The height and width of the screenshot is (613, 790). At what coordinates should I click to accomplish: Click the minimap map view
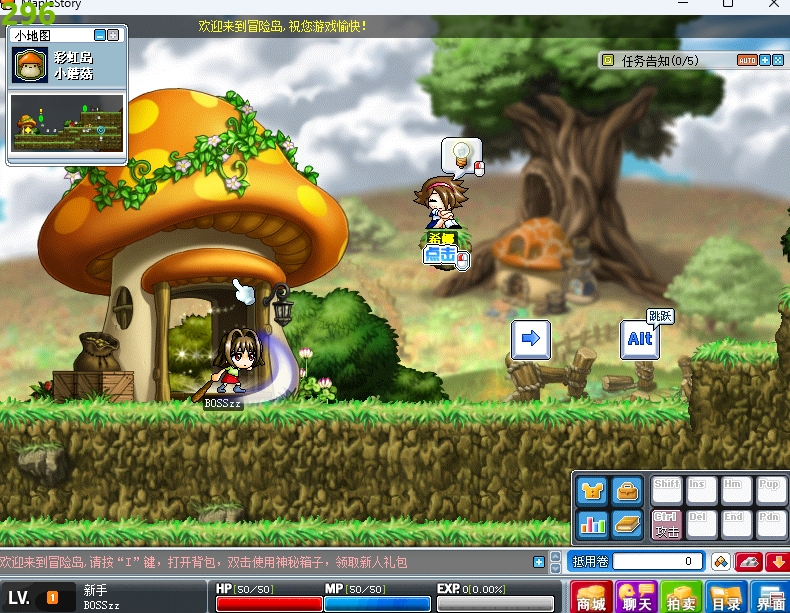[x=67, y=122]
